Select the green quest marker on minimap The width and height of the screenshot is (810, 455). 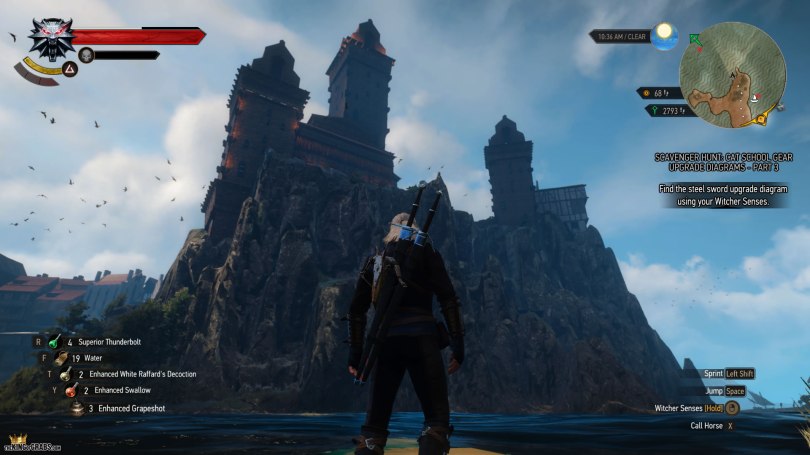695,39
